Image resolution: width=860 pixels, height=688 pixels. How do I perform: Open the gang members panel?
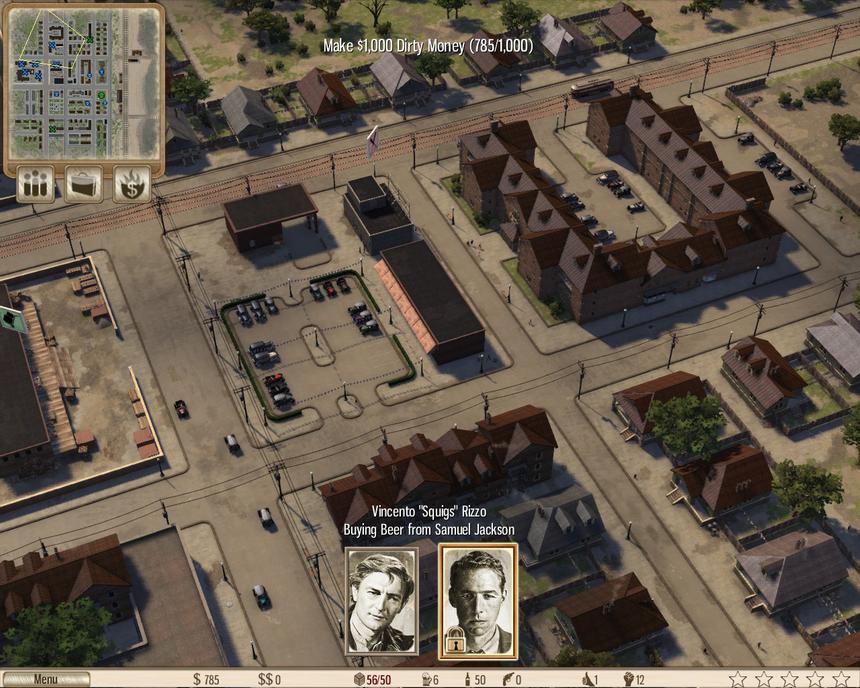[x=36, y=184]
